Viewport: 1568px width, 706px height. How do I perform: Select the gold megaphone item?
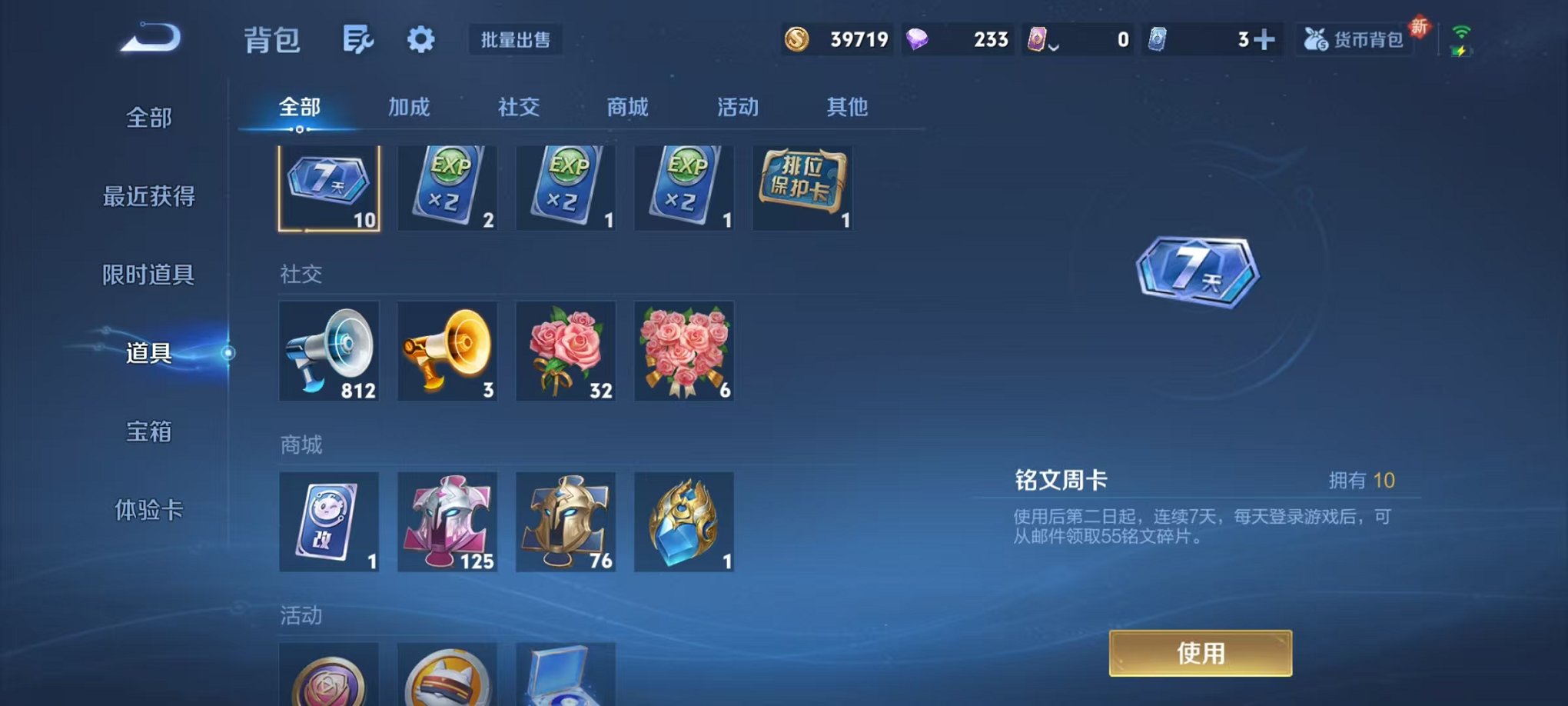point(447,352)
